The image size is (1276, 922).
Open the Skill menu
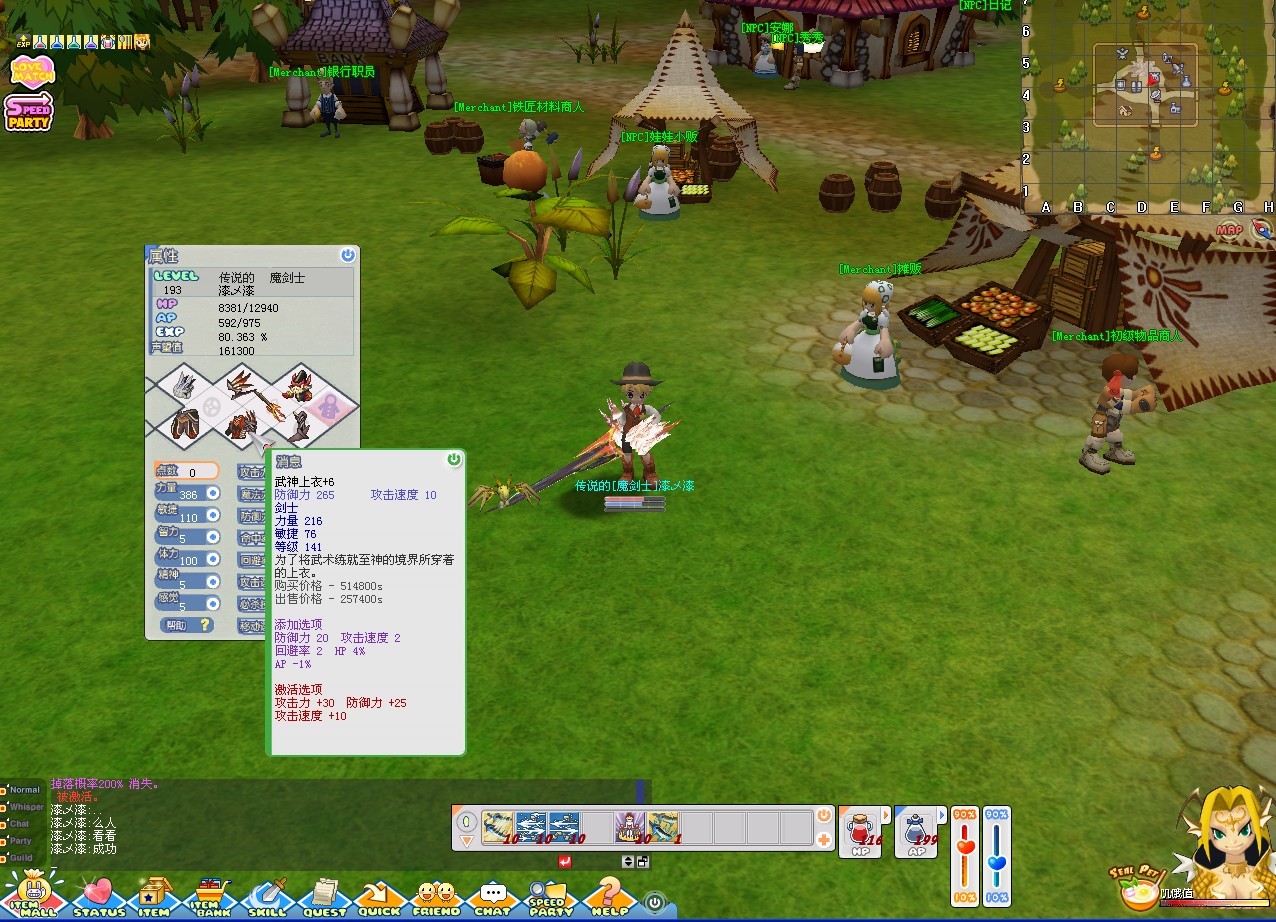(266, 895)
